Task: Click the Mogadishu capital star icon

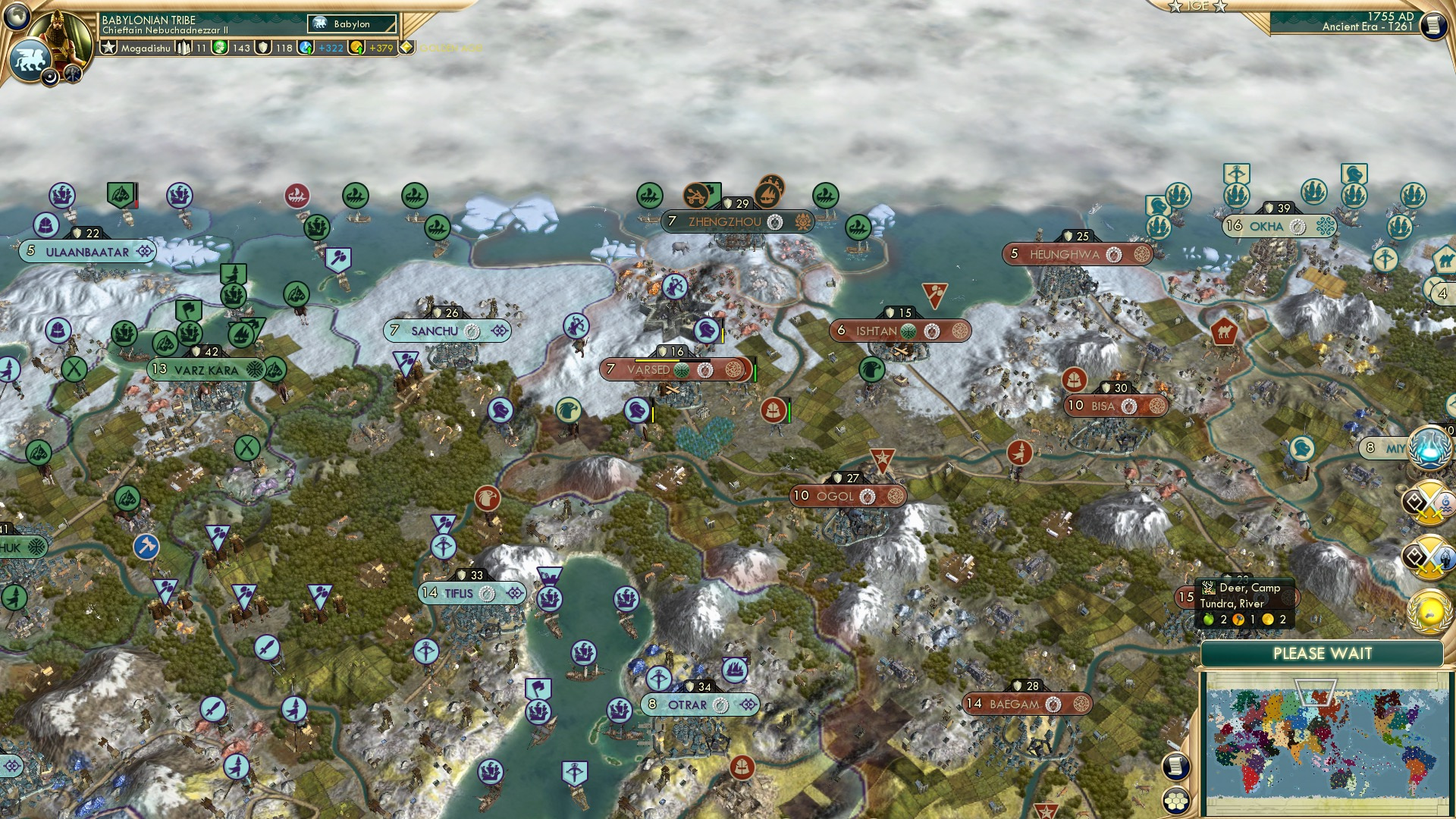Action: [x=109, y=48]
